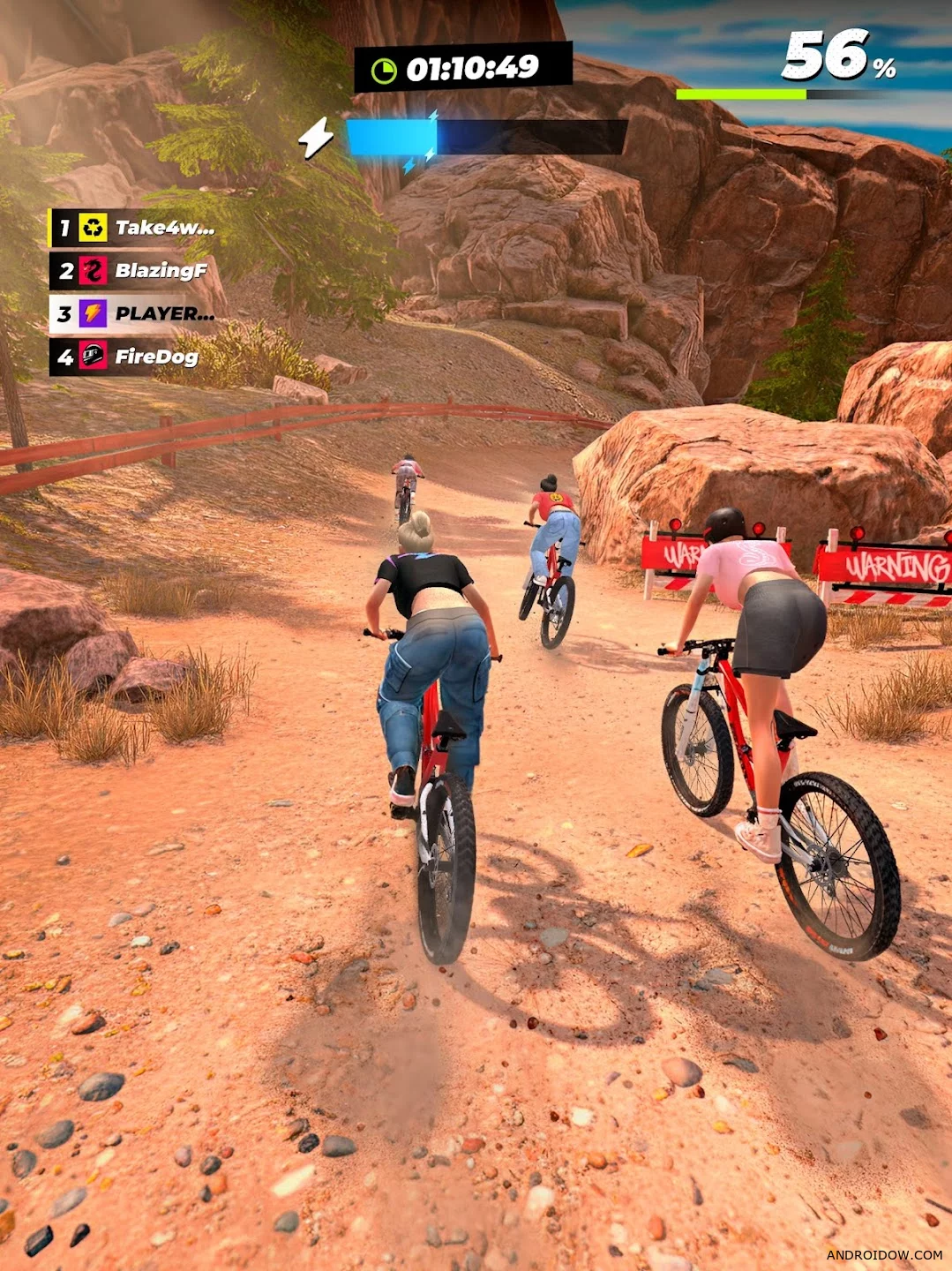Activate the lightning bolt boost icon
The width and height of the screenshot is (952, 1271).
coord(316,138)
